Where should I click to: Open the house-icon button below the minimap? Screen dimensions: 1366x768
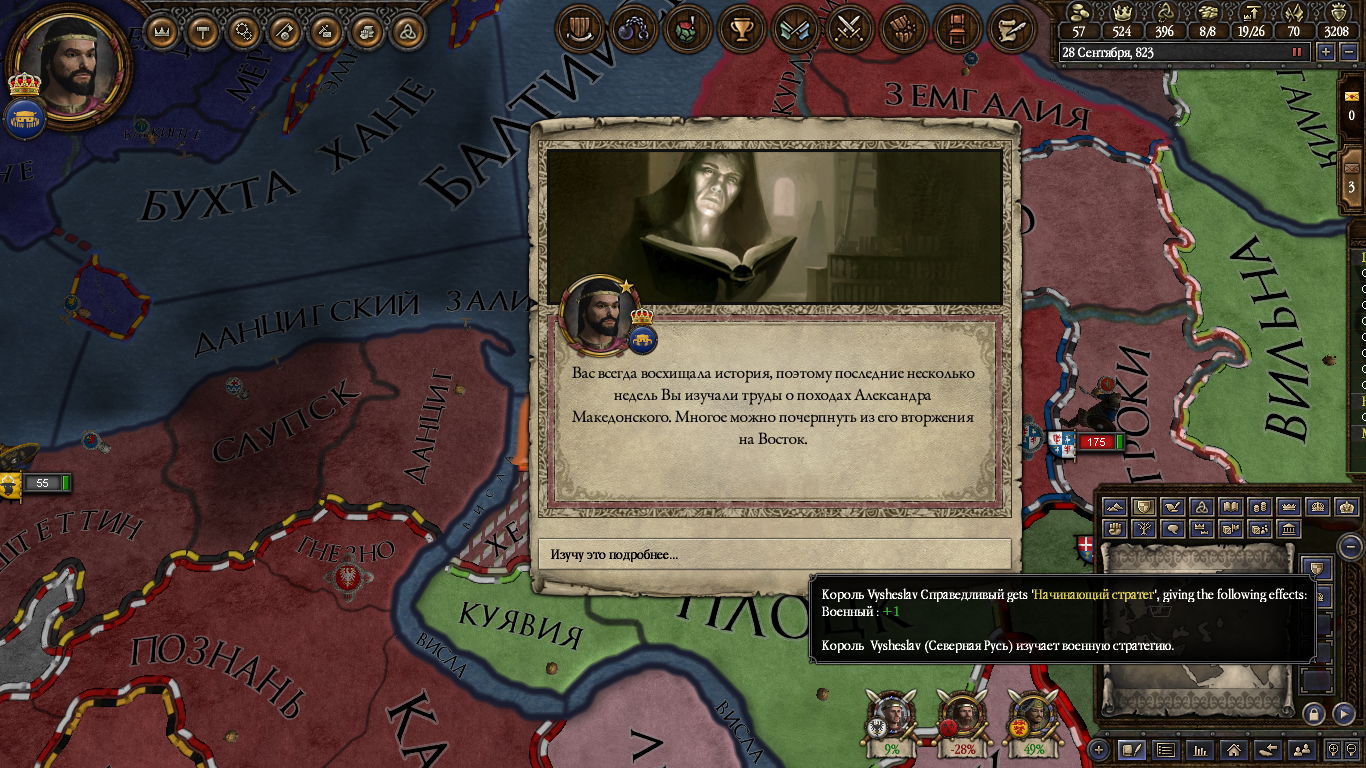1233,749
